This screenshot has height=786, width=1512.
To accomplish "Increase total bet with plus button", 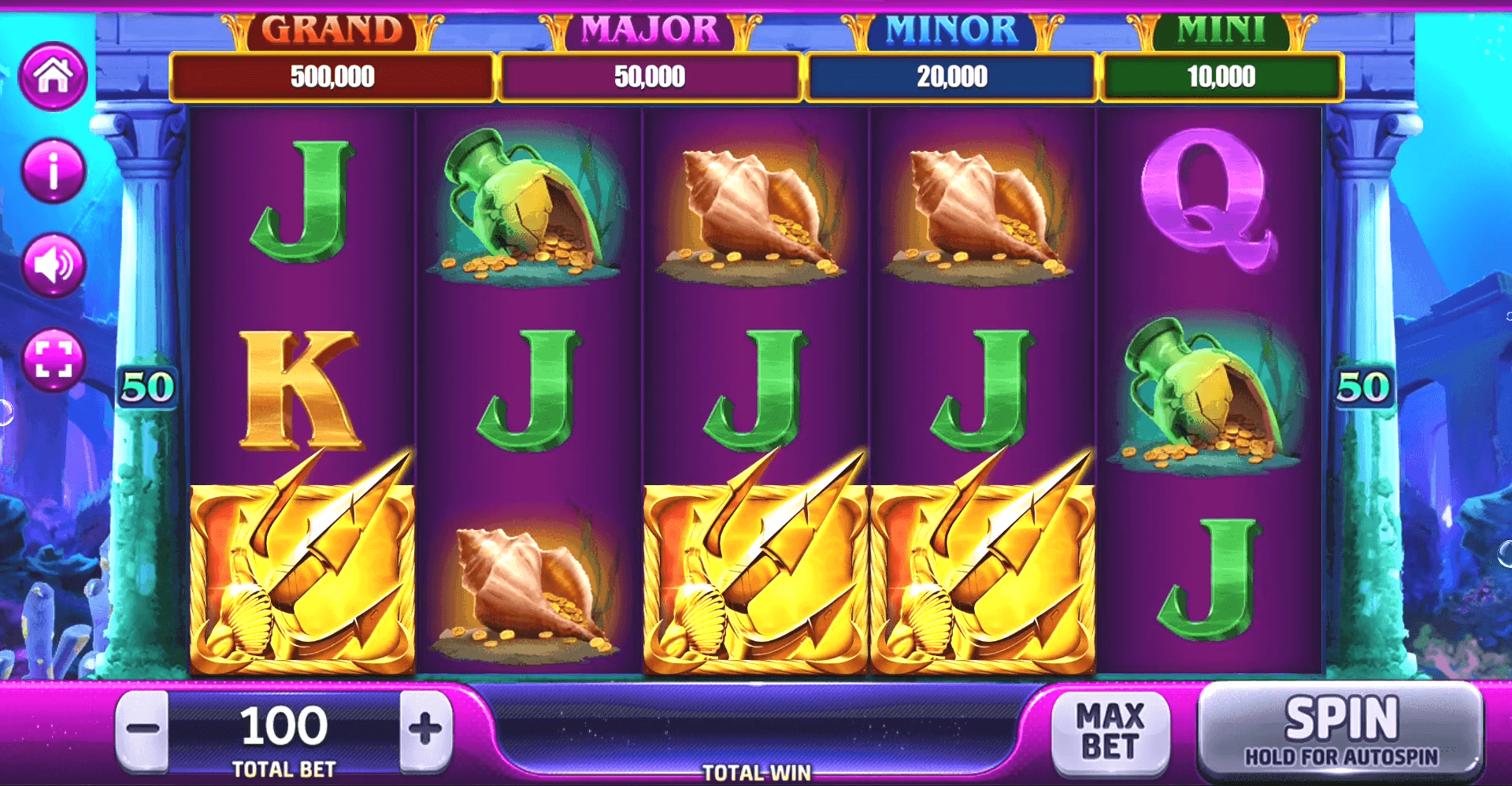I will 425,729.
